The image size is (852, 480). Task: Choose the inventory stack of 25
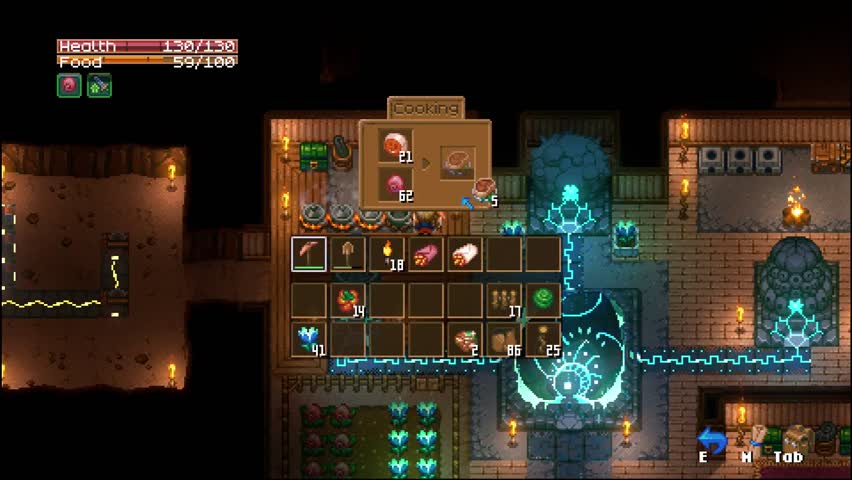click(543, 339)
